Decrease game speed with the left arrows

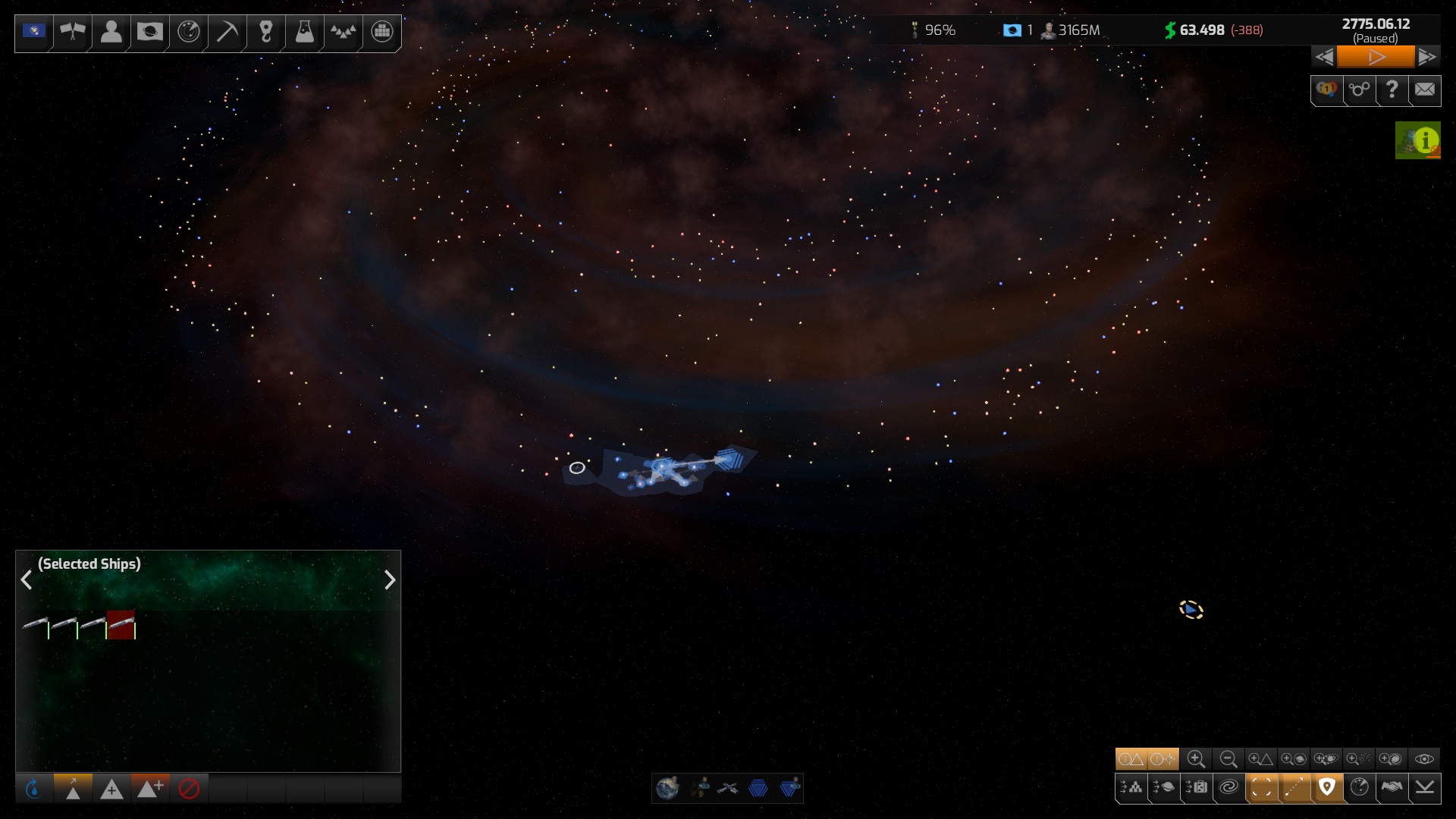click(1324, 57)
